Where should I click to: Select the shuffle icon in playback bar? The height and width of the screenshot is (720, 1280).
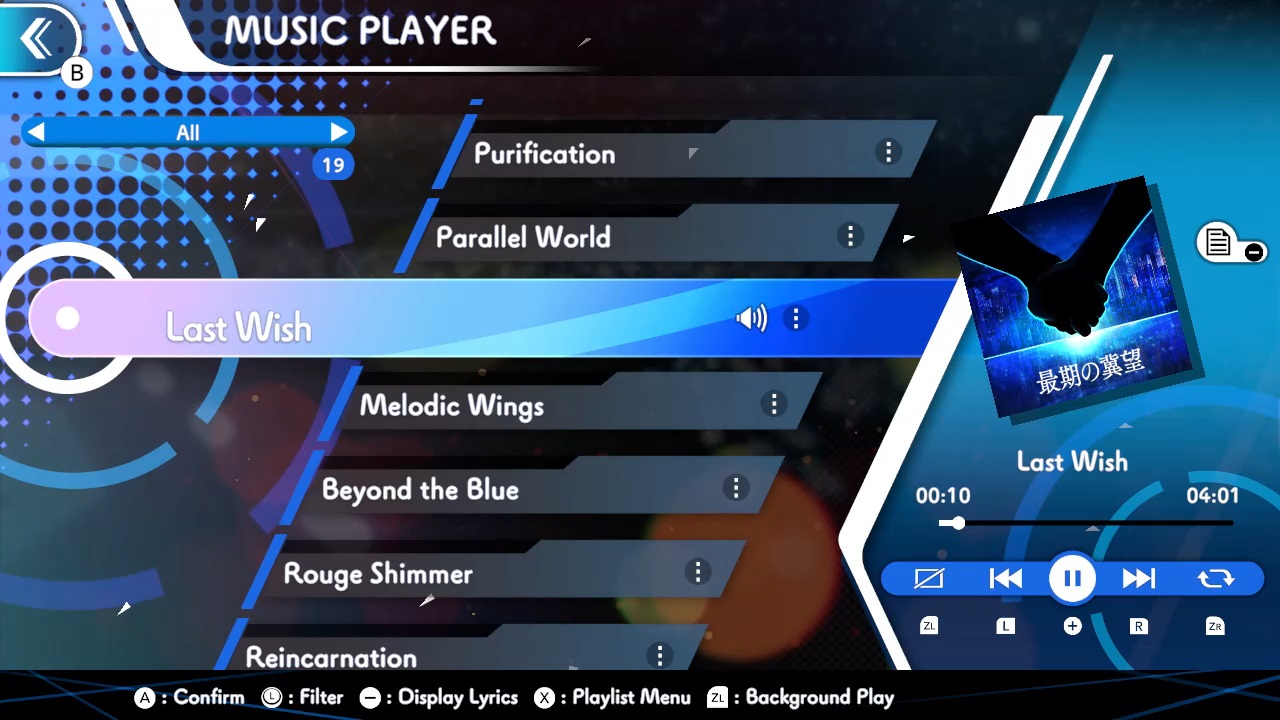point(929,578)
